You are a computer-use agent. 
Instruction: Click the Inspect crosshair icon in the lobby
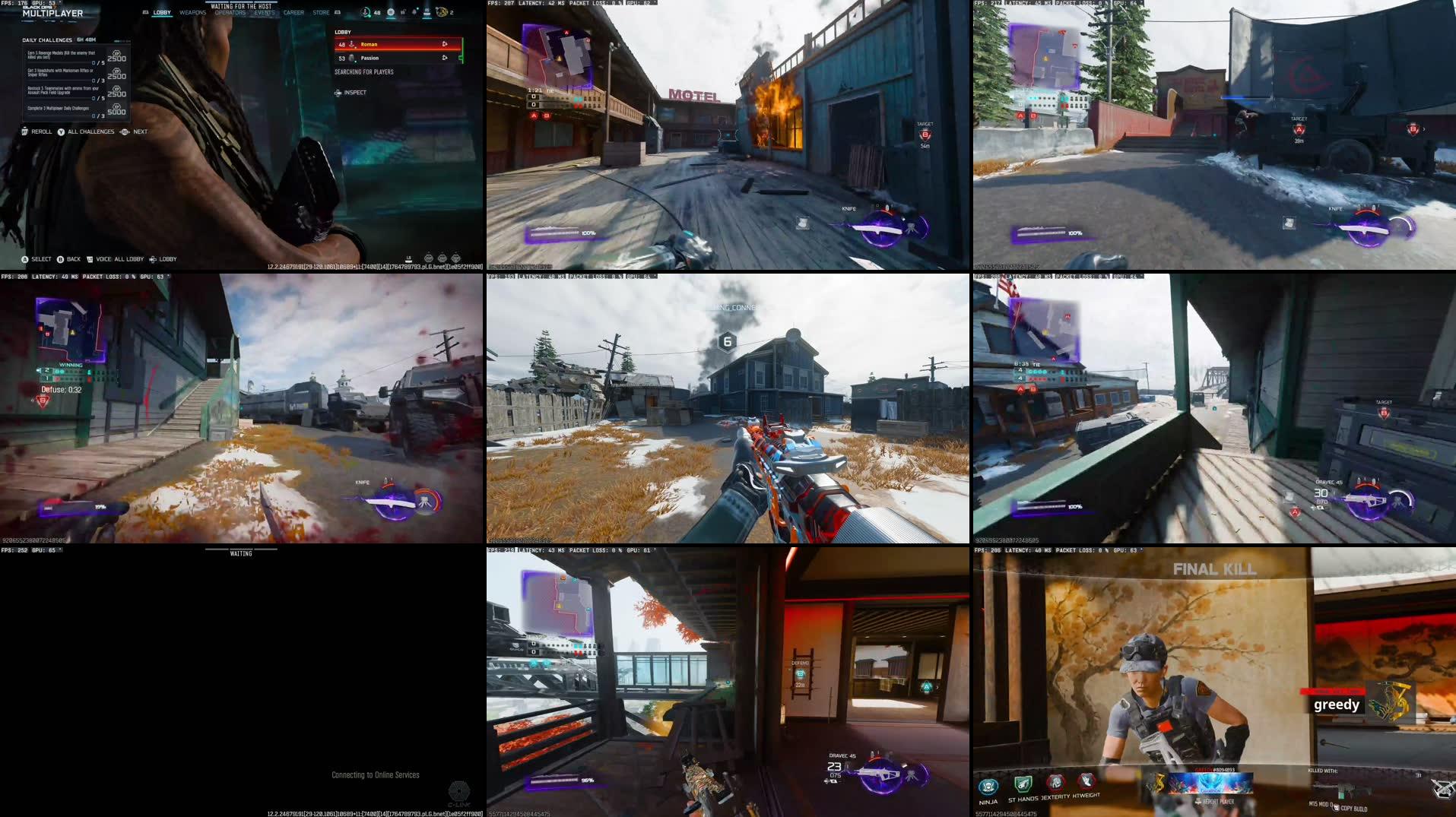coord(338,93)
